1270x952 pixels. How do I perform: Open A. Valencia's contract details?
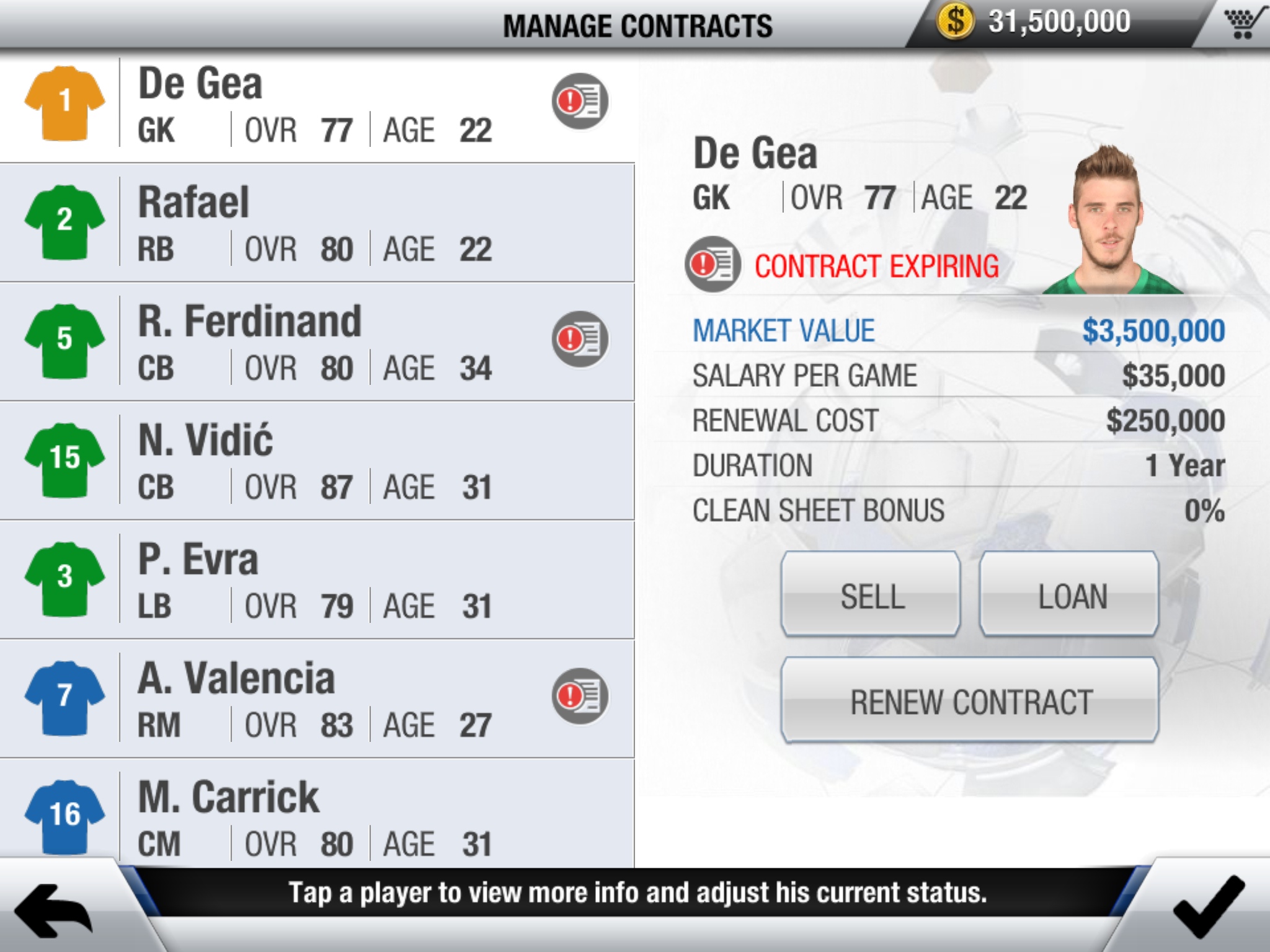316,699
